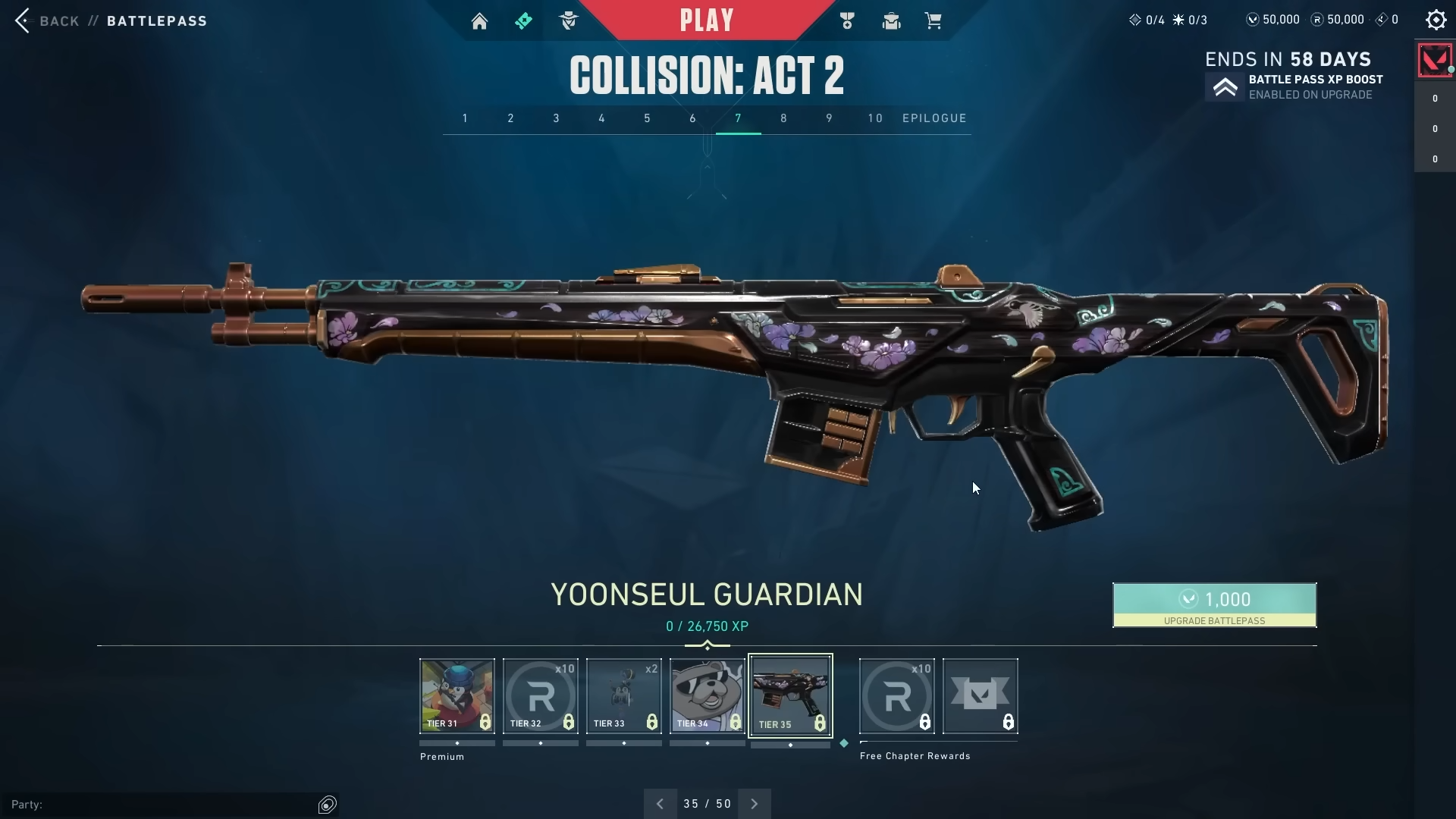The width and height of the screenshot is (1456, 819).
Task: Toggle the party open/closed icon near Party
Action: click(328, 804)
